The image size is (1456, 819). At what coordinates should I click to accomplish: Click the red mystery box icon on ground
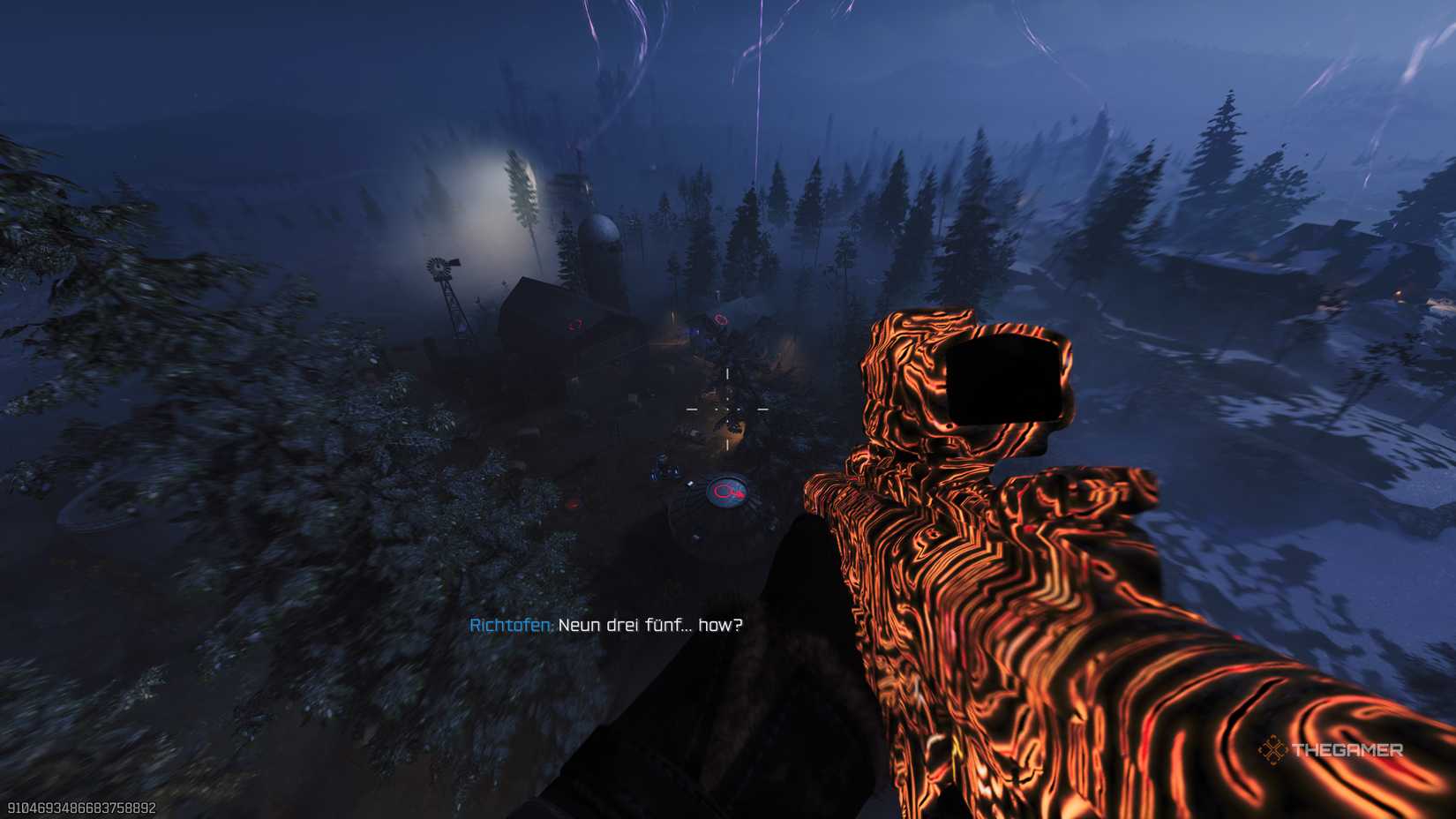(572, 501)
